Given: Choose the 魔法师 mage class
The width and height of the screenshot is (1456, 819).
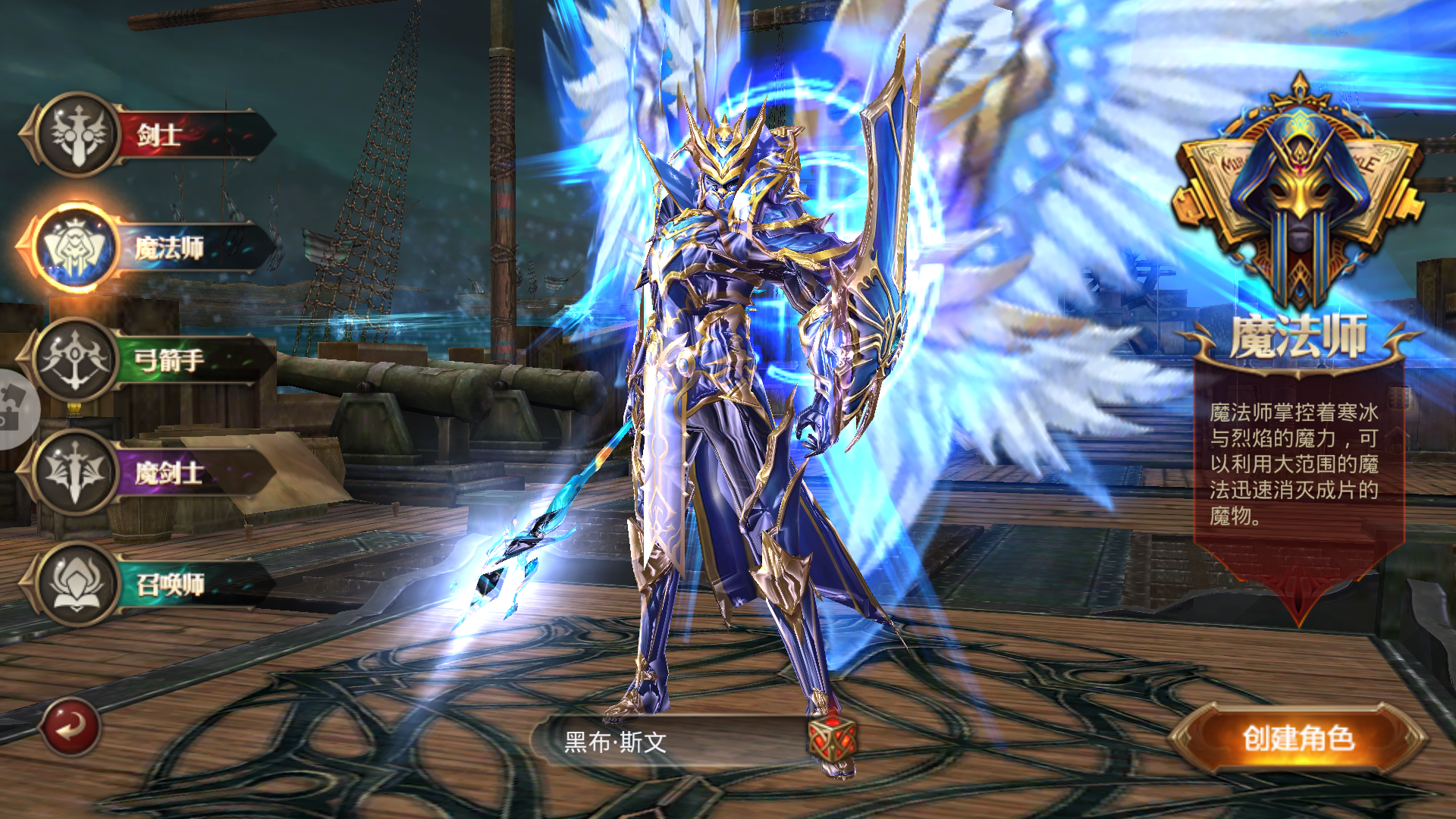Looking at the screenshot, I should click(x=152, y=247).
